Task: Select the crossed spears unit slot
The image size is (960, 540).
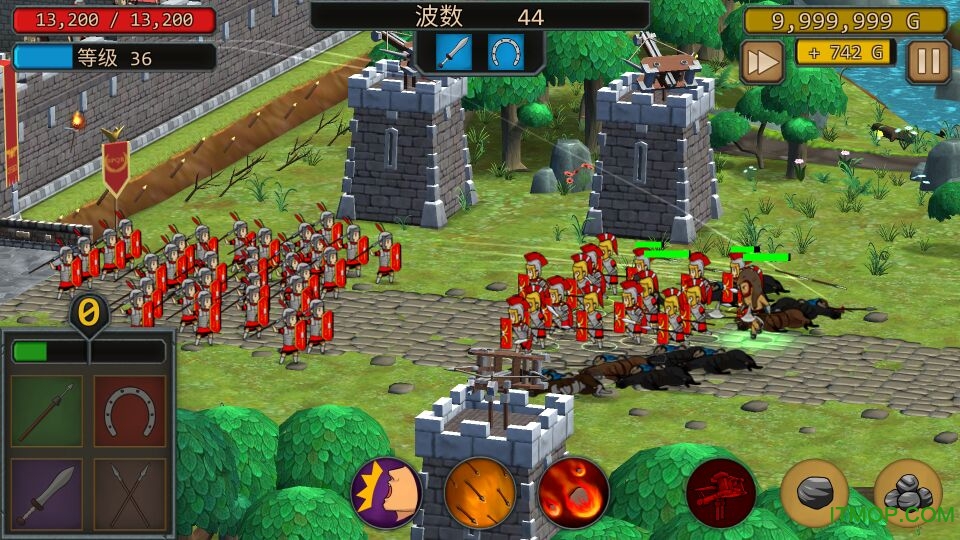Action: (129, 493)
